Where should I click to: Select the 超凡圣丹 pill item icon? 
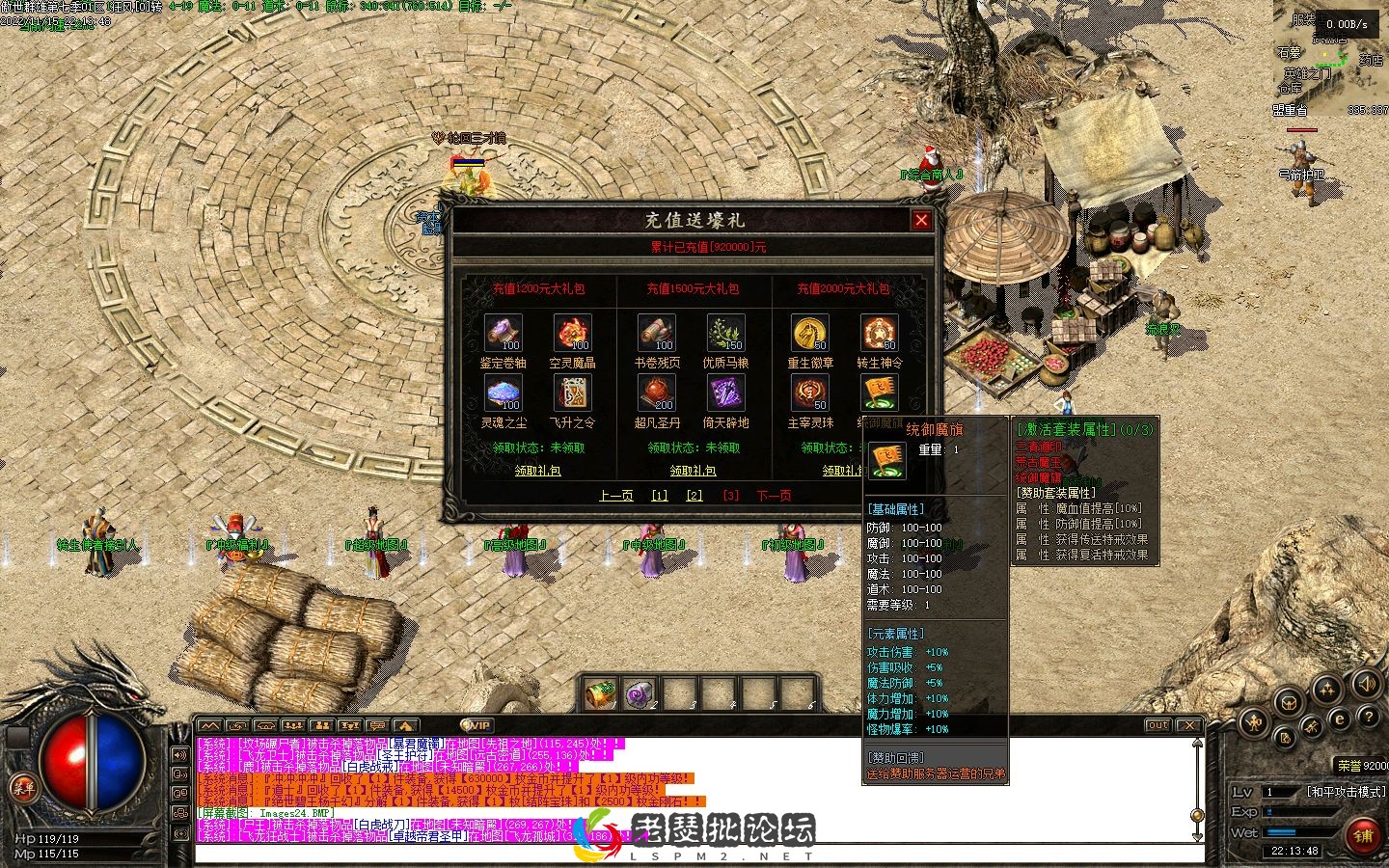point(656,393)
